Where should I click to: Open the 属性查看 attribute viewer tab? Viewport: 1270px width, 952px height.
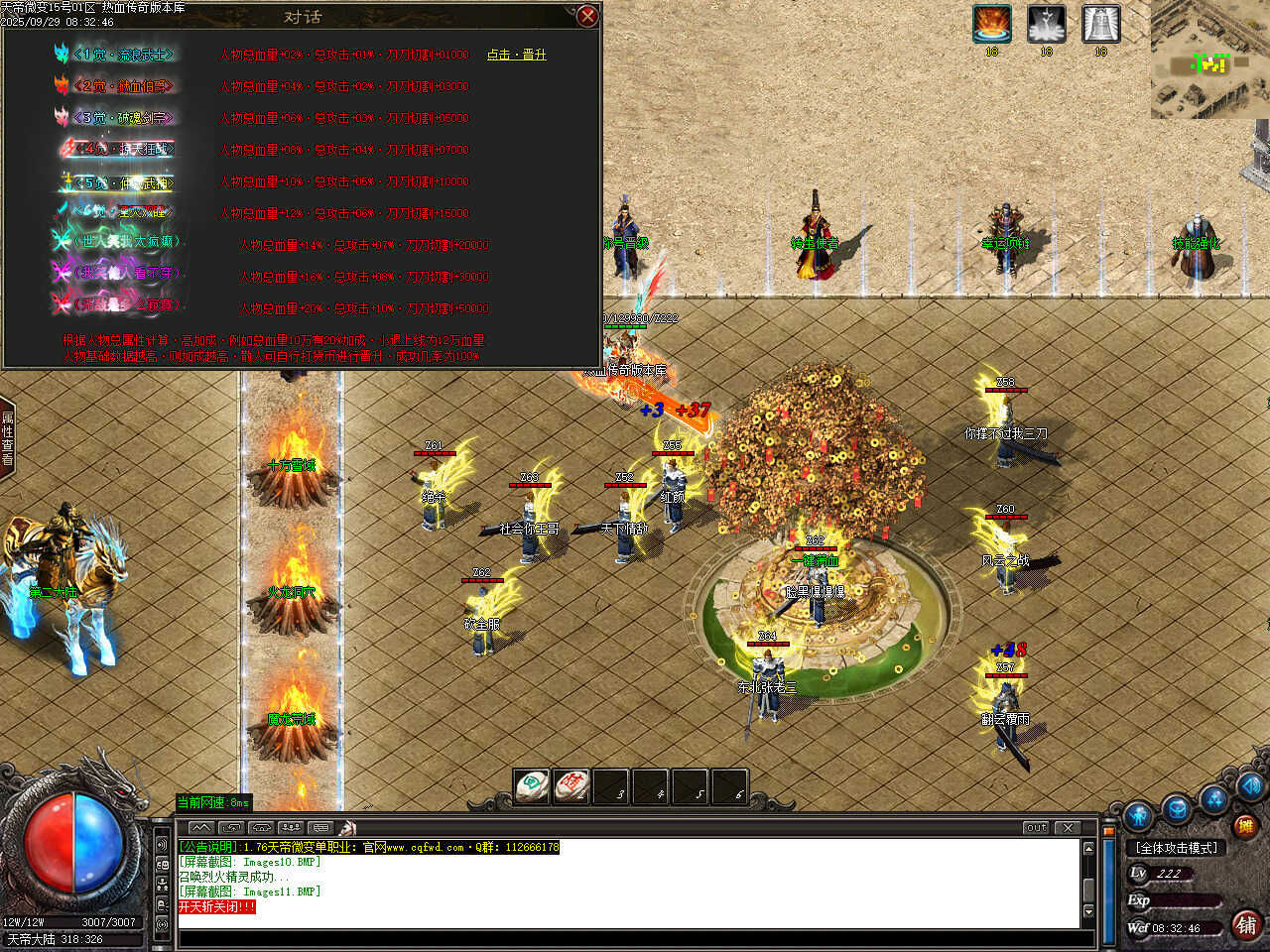pyautogui.click(x=8, y=439)
